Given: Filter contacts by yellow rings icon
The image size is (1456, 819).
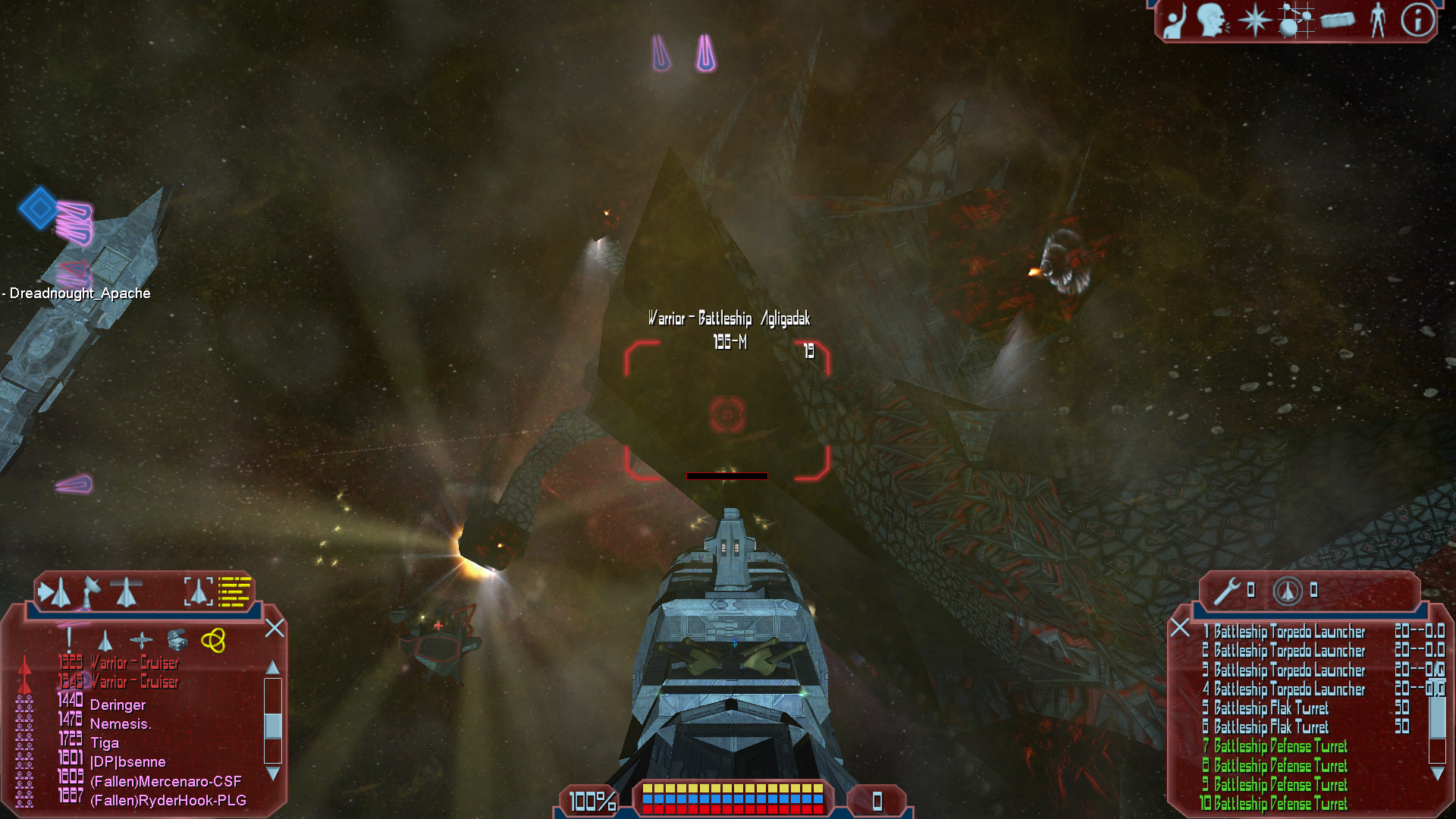Looking at the screenshot, I should [x=213, y=641].
